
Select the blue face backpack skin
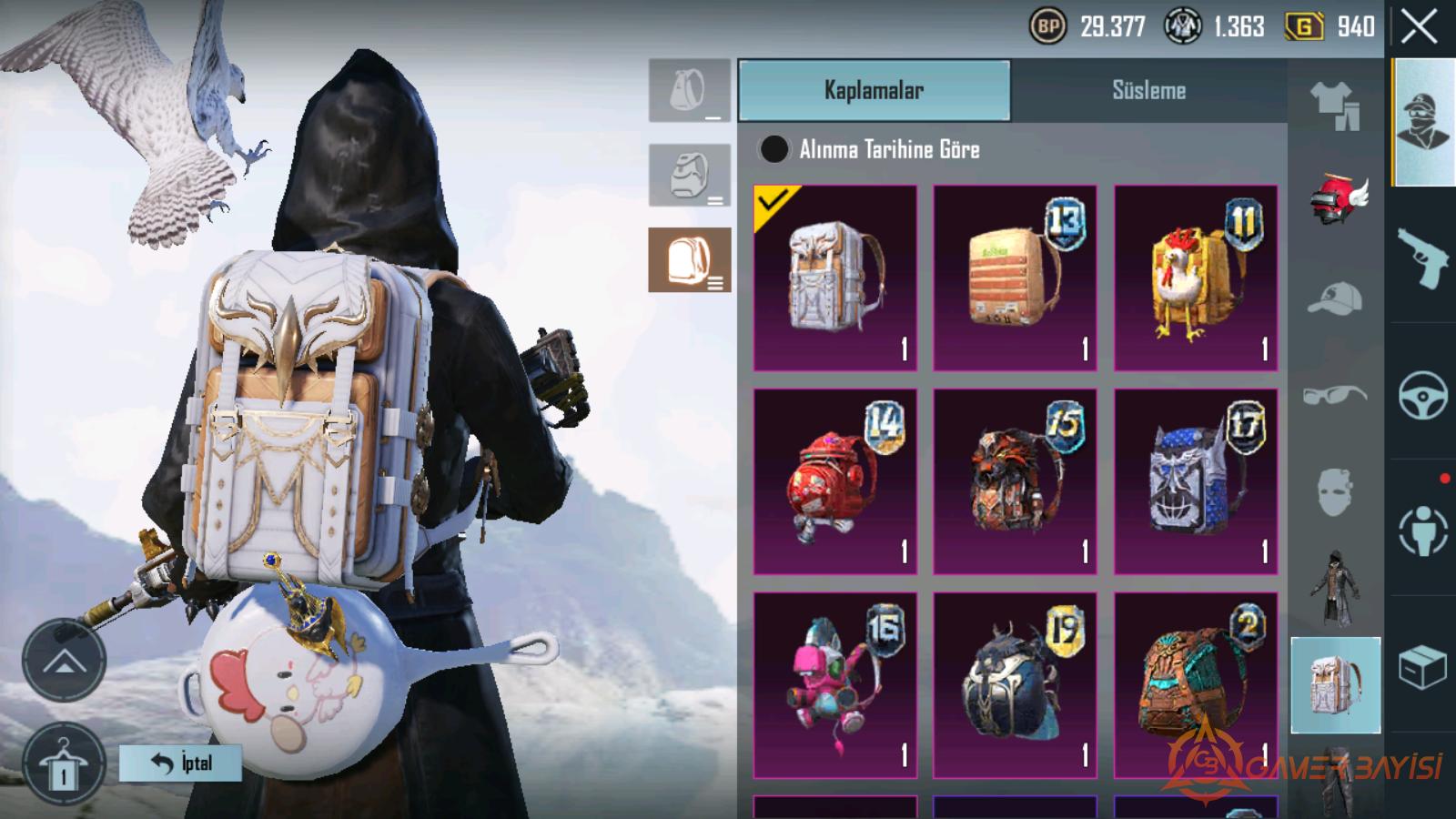[1196, 481]
